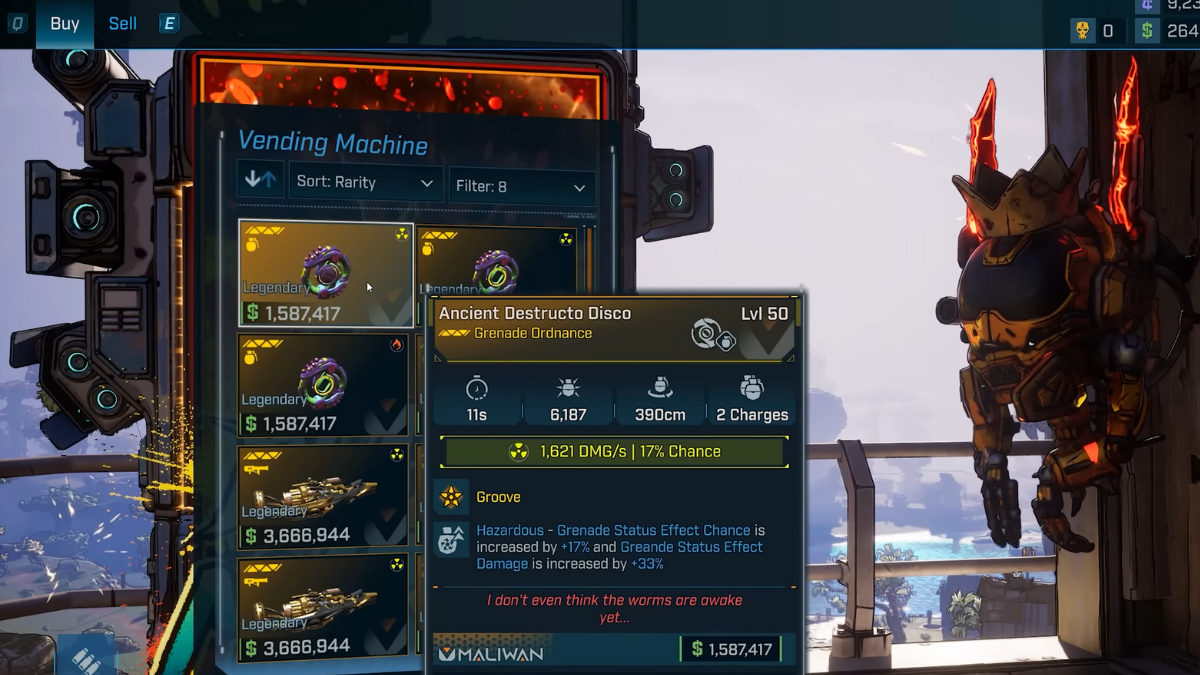Open the Sort: Rarity dropdown

click(x=365, y=183)
